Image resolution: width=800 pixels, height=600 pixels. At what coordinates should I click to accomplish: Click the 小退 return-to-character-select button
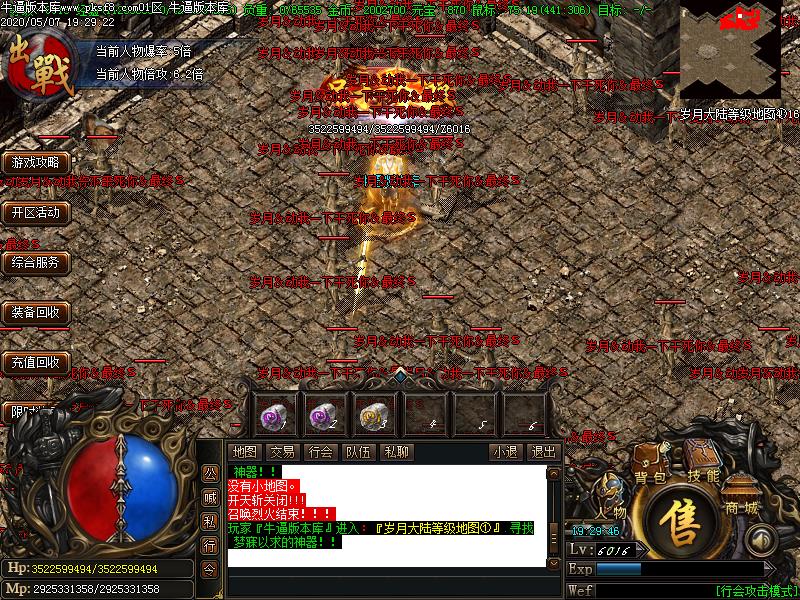point(505,452)
